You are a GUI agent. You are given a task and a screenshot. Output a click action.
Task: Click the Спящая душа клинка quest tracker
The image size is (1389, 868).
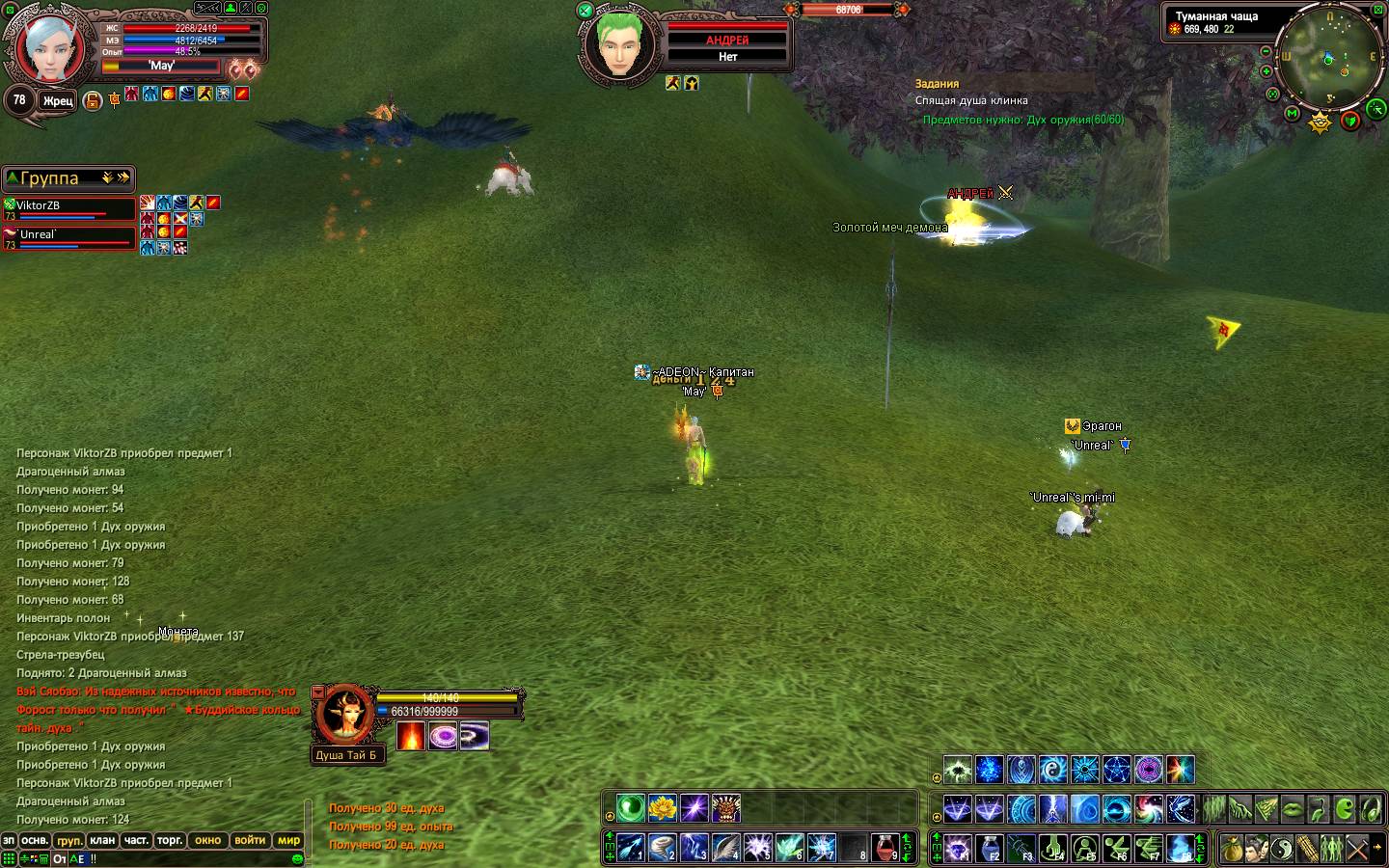click(x=971, y=100)
